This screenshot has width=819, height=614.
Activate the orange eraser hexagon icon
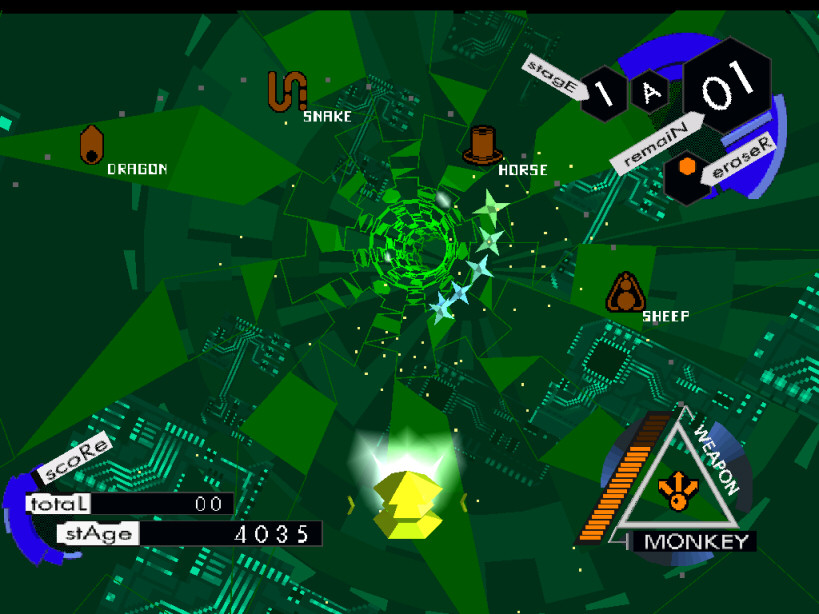687,167
